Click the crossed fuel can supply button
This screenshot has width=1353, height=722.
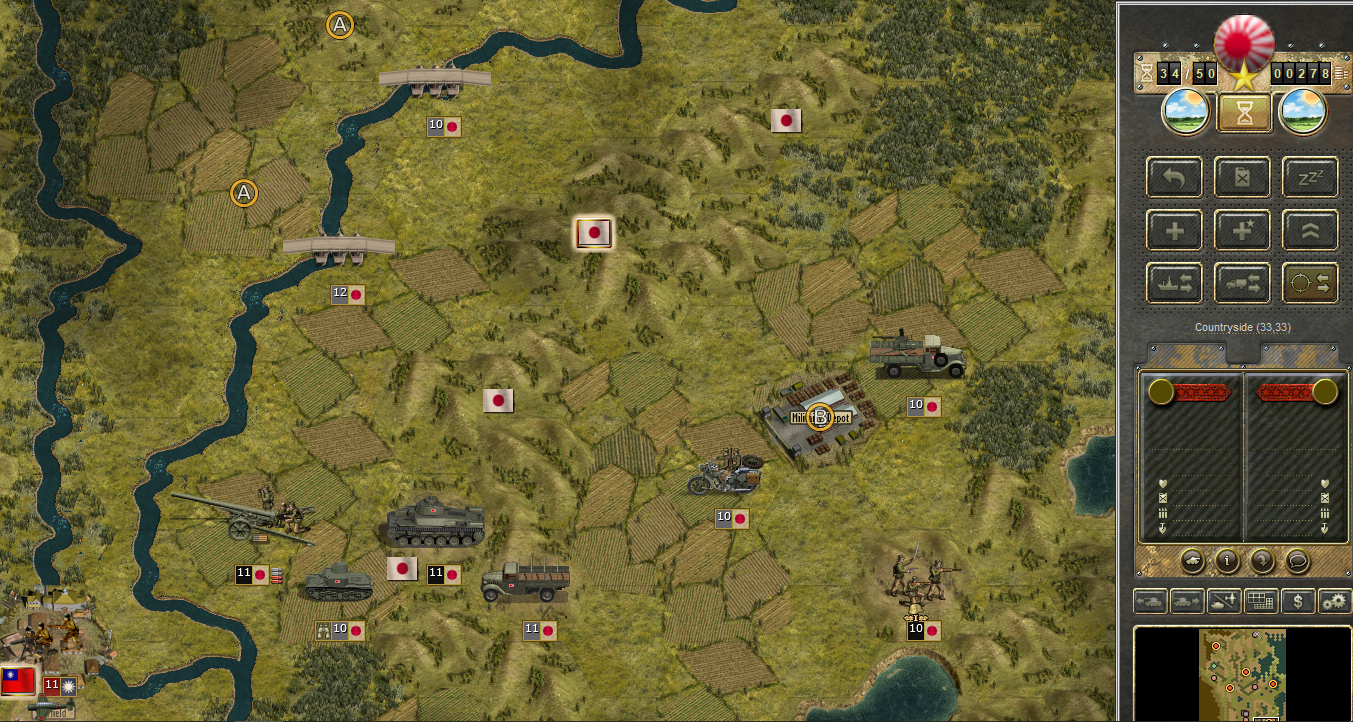tap(1243, 178)
